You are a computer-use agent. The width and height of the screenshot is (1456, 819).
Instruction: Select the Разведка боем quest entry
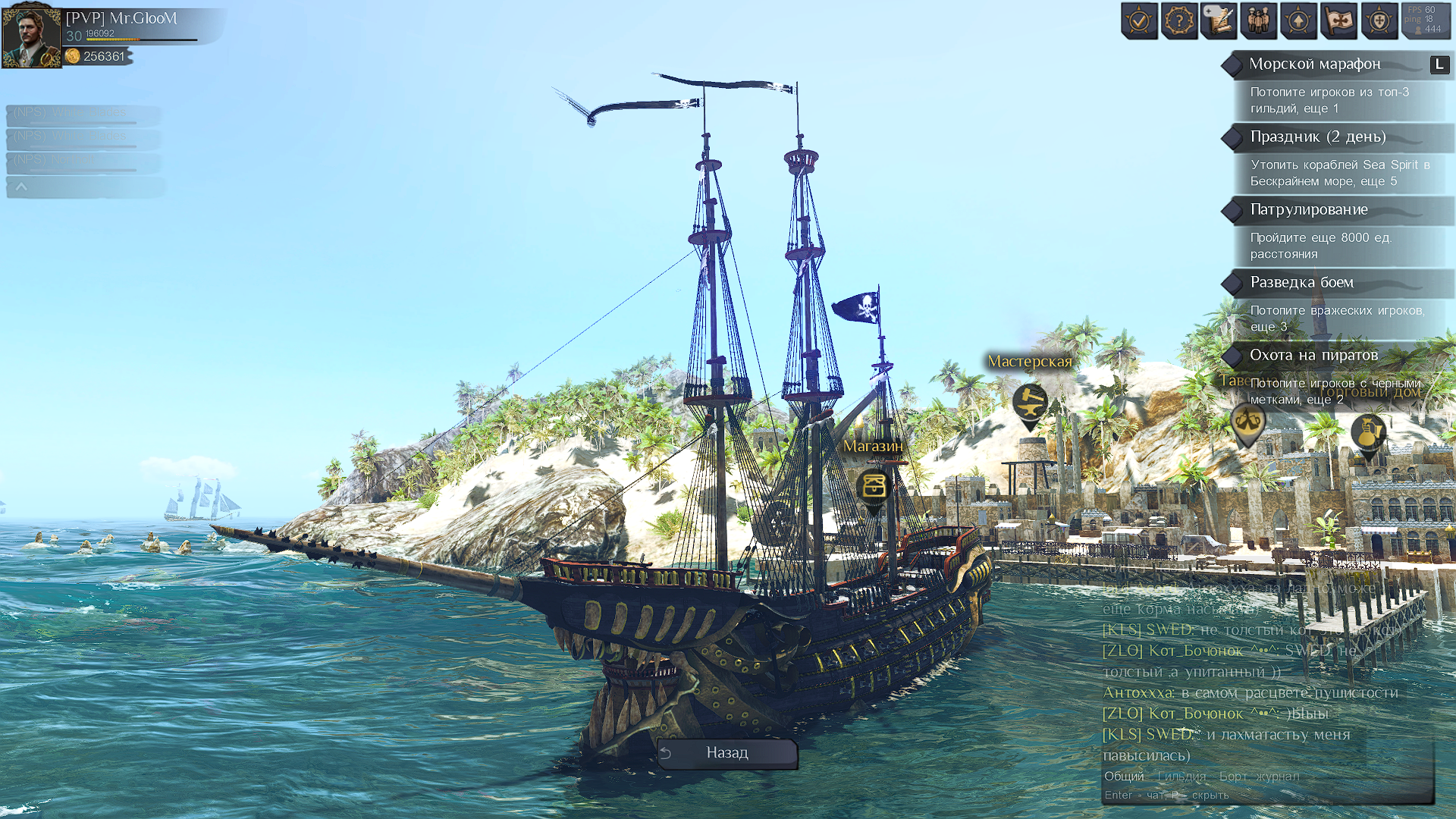[x=1301, y=283]
